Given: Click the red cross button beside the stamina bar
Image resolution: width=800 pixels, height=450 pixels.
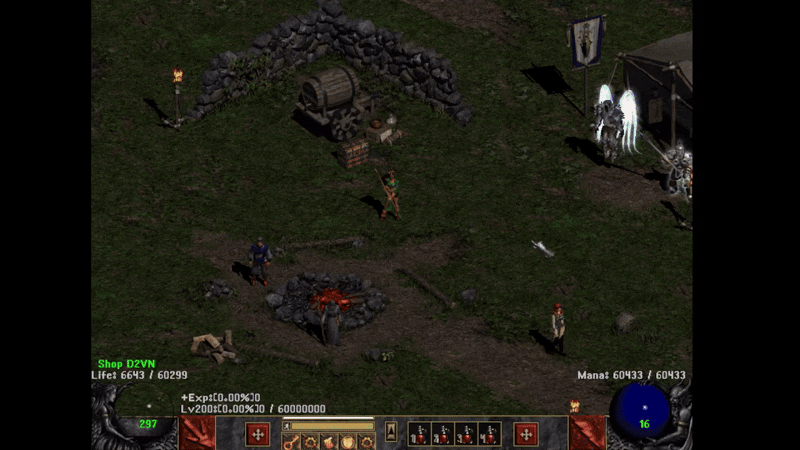Looking at the screenshot, I should 258,434.
